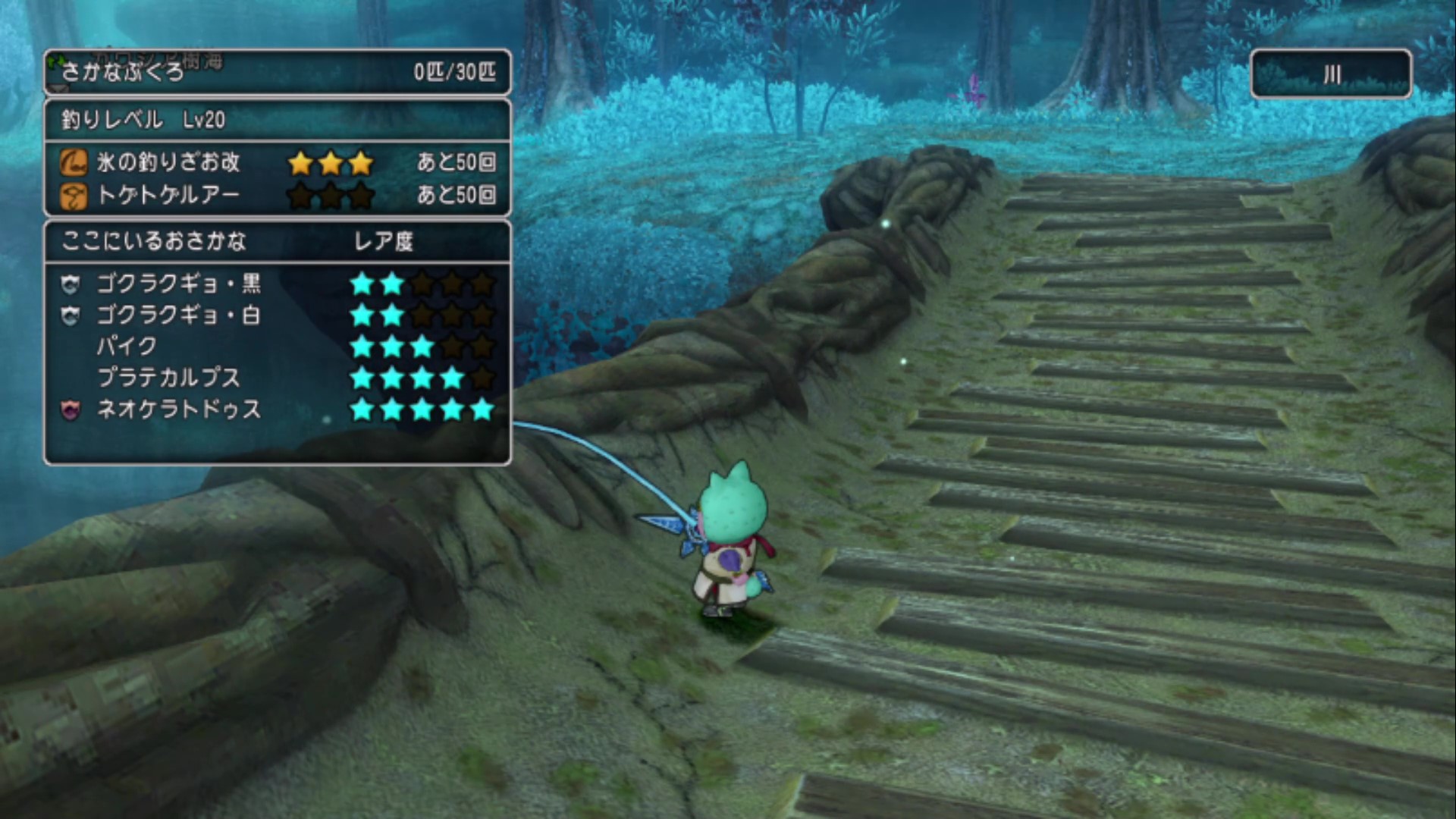Image resolution: width=1456 pixels, height=819 pixels.
Task: Select the 氷の釣りざお改 fishing rod icon
Action: point(73,162)
